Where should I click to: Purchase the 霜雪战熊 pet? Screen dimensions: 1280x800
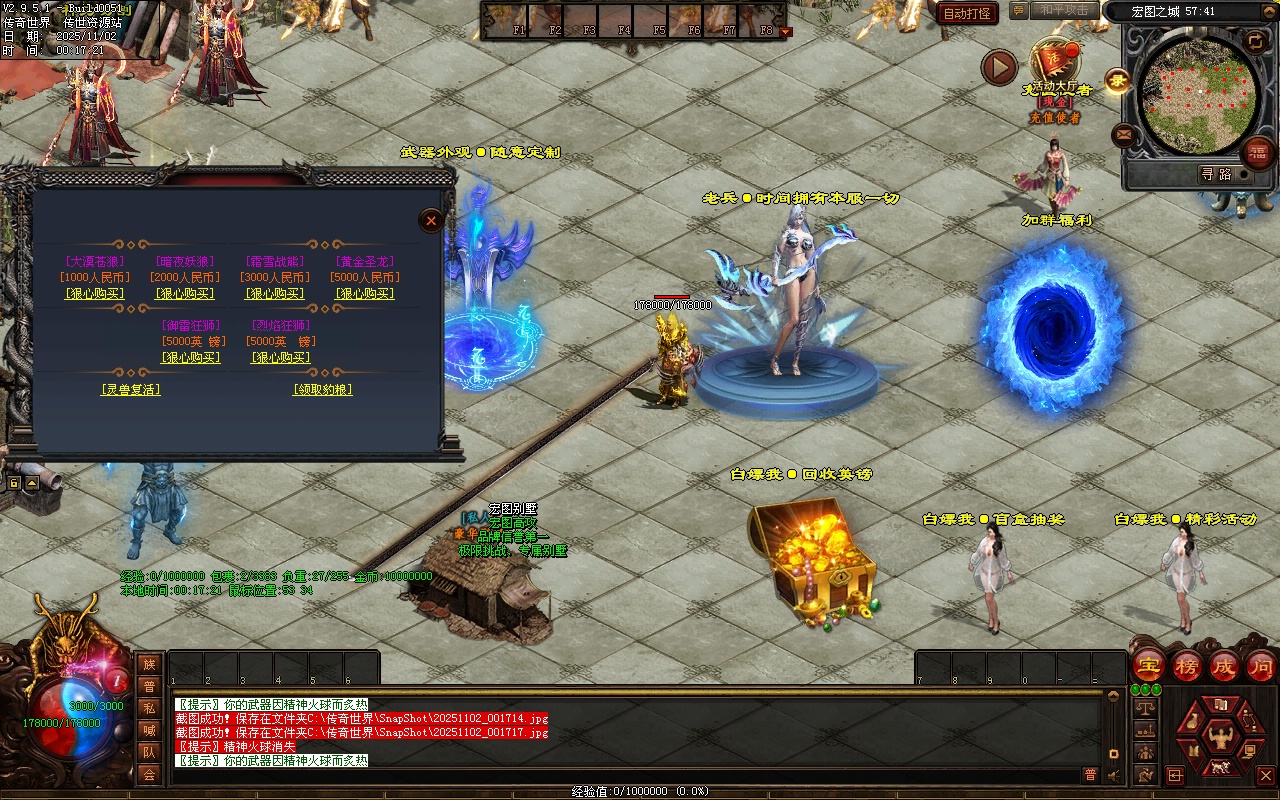[274, 294]
